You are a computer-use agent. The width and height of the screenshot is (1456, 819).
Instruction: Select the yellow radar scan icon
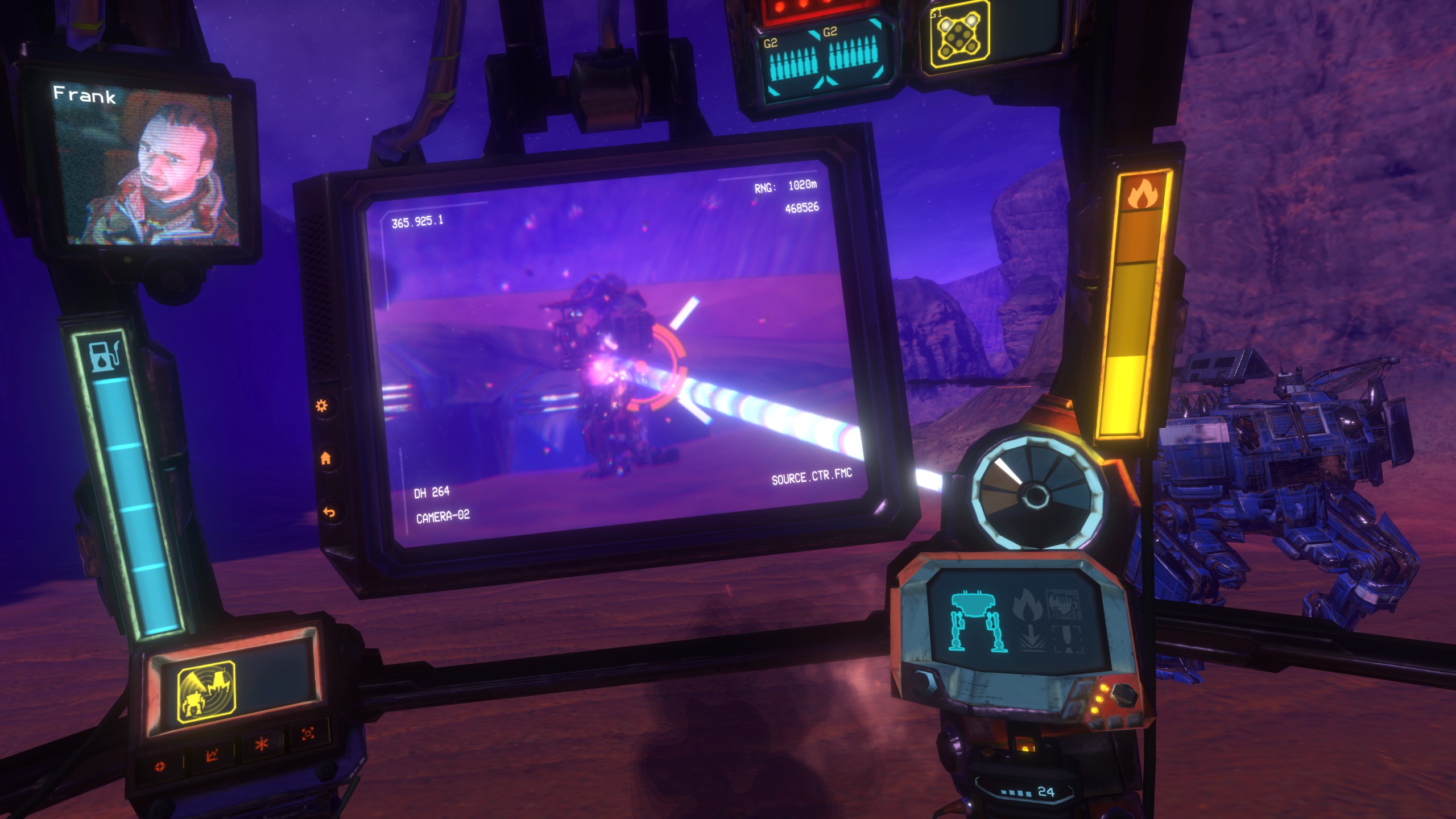pyautogui.click(x=206, y=692)
